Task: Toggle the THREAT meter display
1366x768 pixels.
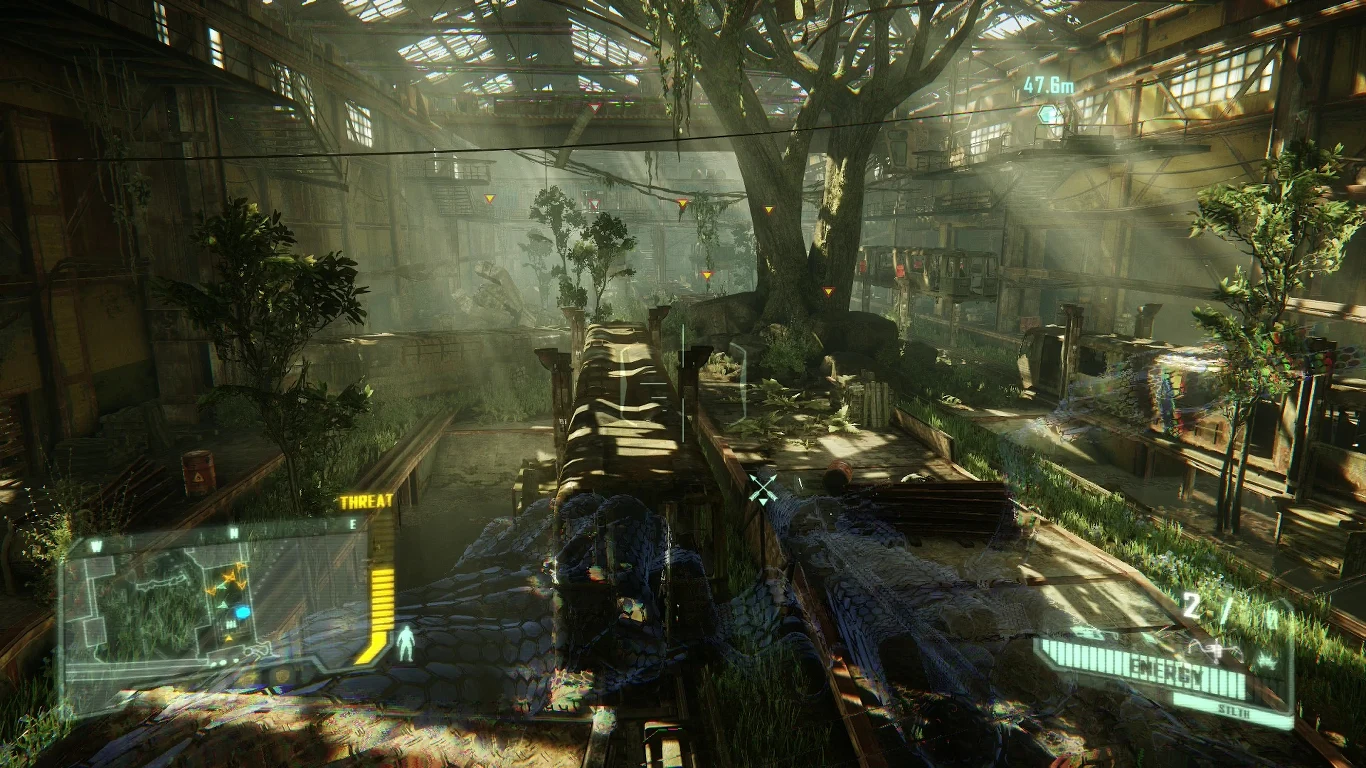Action: 366,501
